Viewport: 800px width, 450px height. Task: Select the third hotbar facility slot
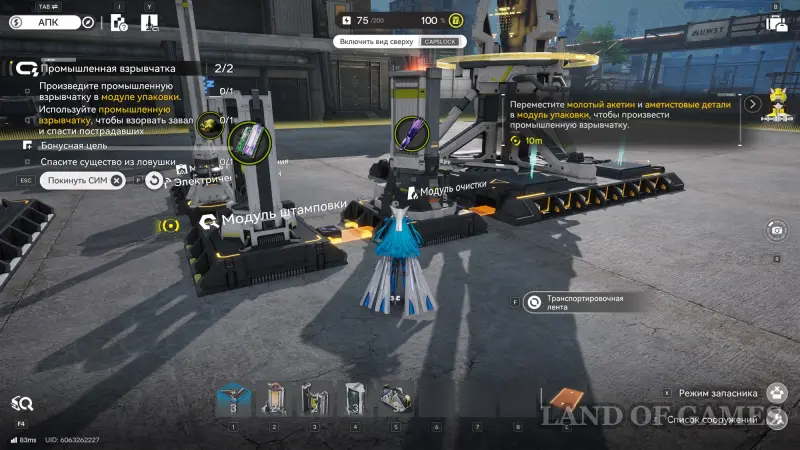point(315,399)
